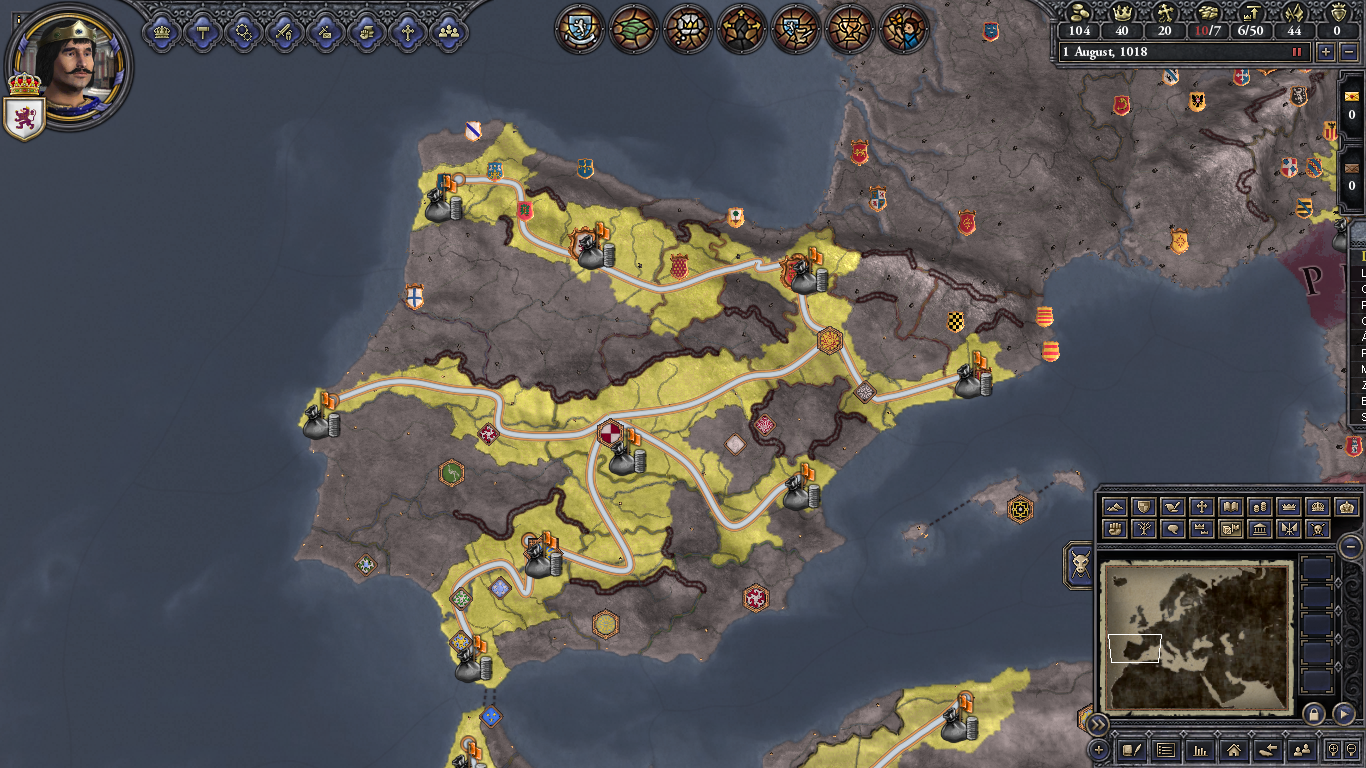Collapse the map mode panel with the minus circle
1366x768 pixels.
point(1350,547)
